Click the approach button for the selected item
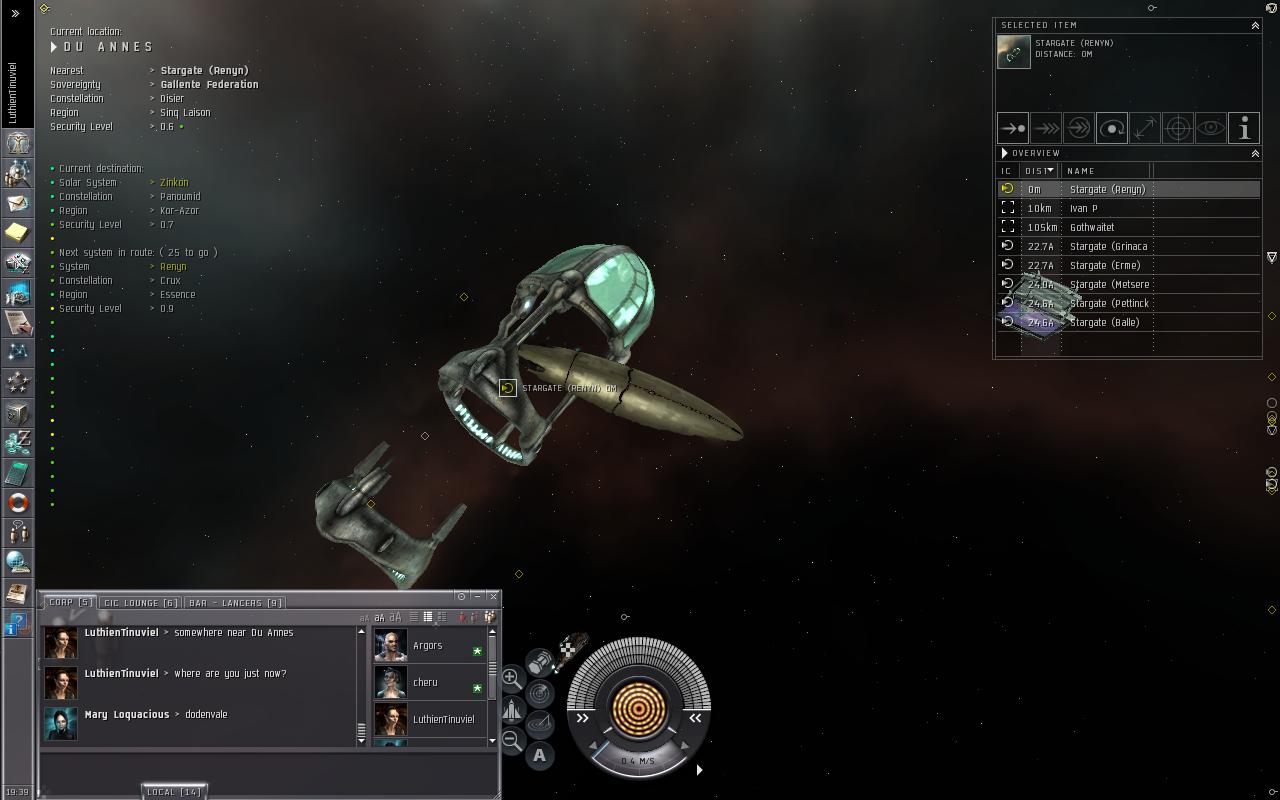Viewport: 1280px width, 800px height. [x=1013, y=128]
